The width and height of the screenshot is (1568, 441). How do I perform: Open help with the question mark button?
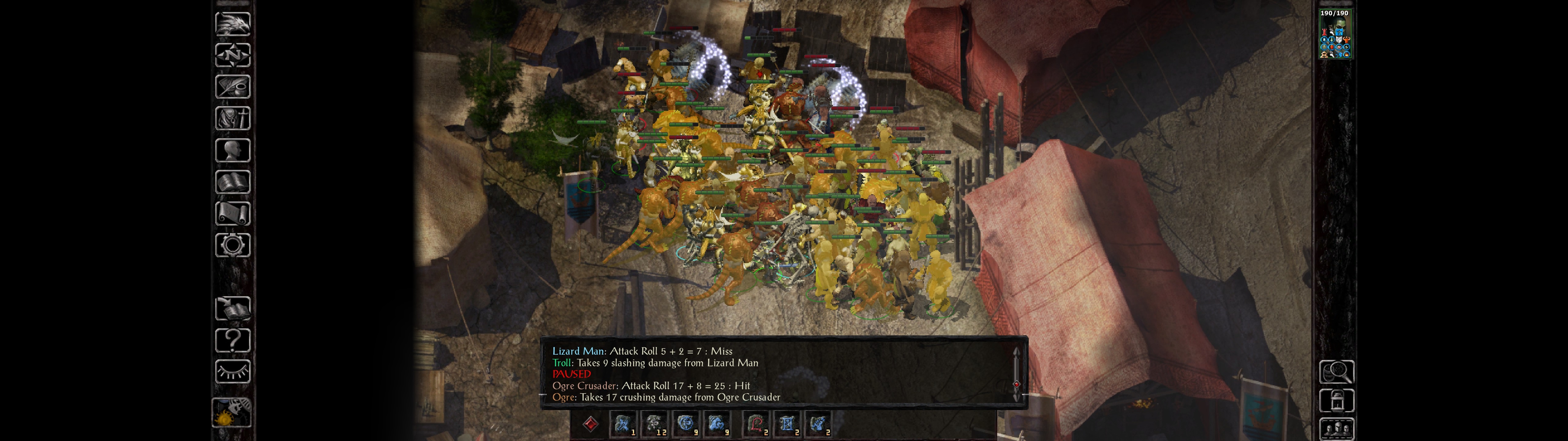pos(232,340)
